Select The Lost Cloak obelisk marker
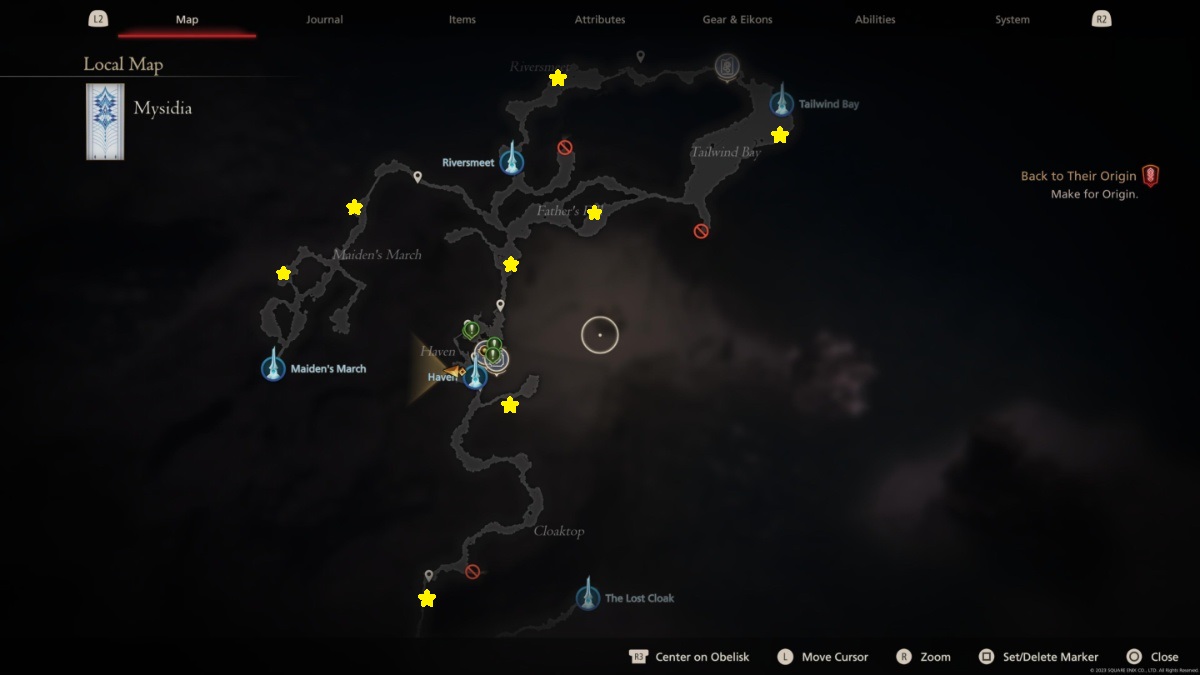 click(x=588, y=597)
